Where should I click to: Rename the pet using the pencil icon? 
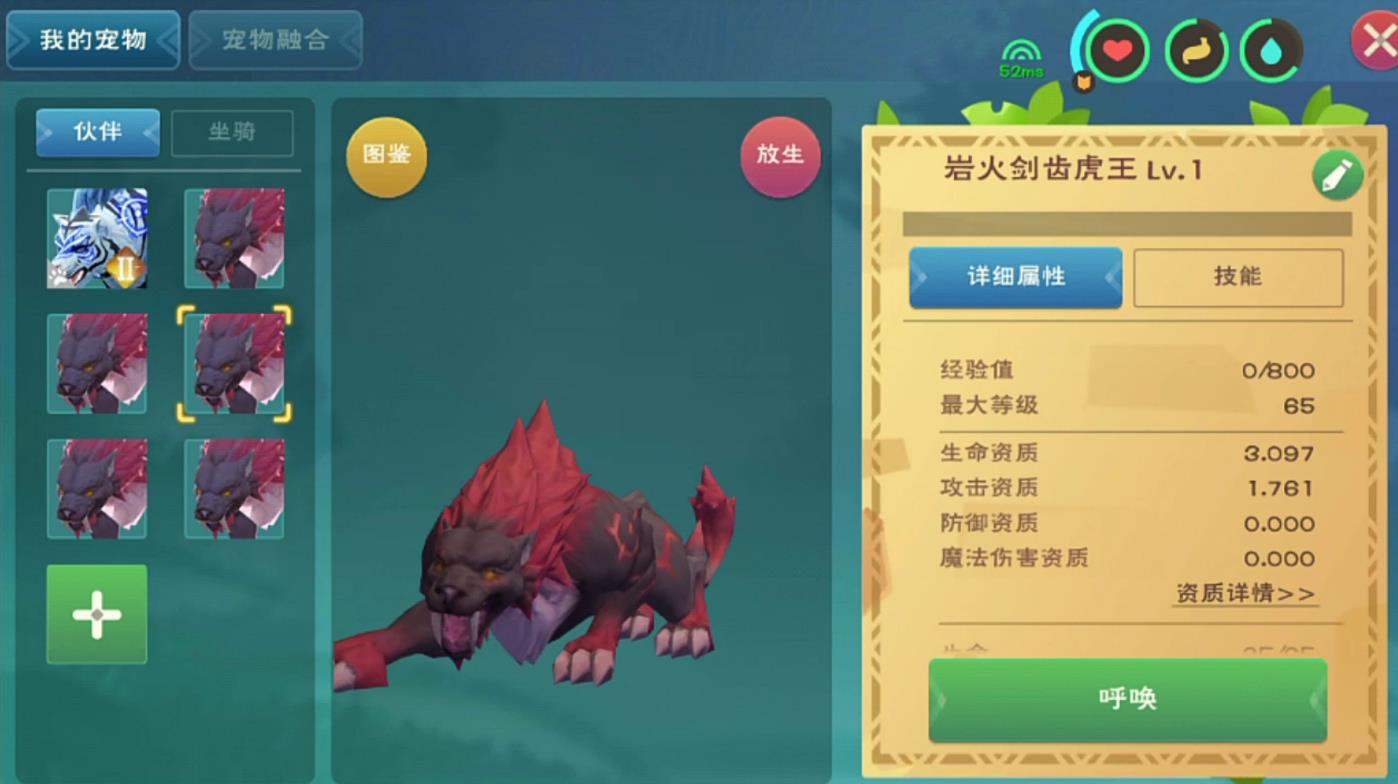(1336, 176)
